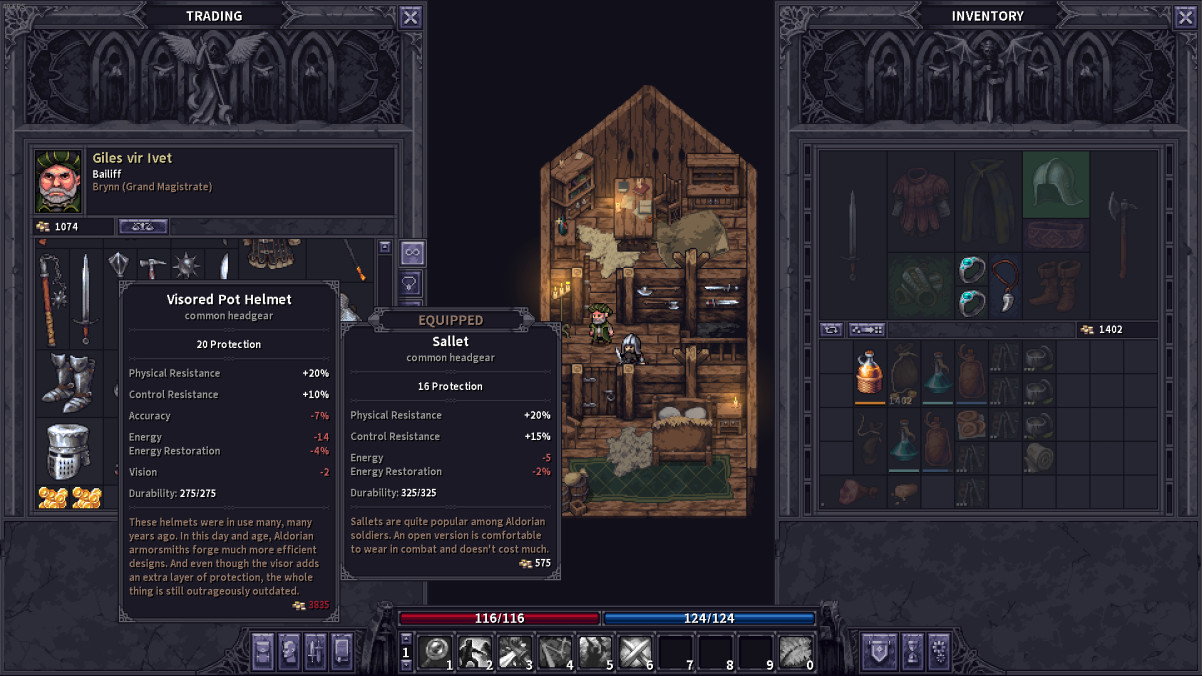1202x676 pixels.
Task: Activate the leaf skill in slot 0
Action: [796, 652]
